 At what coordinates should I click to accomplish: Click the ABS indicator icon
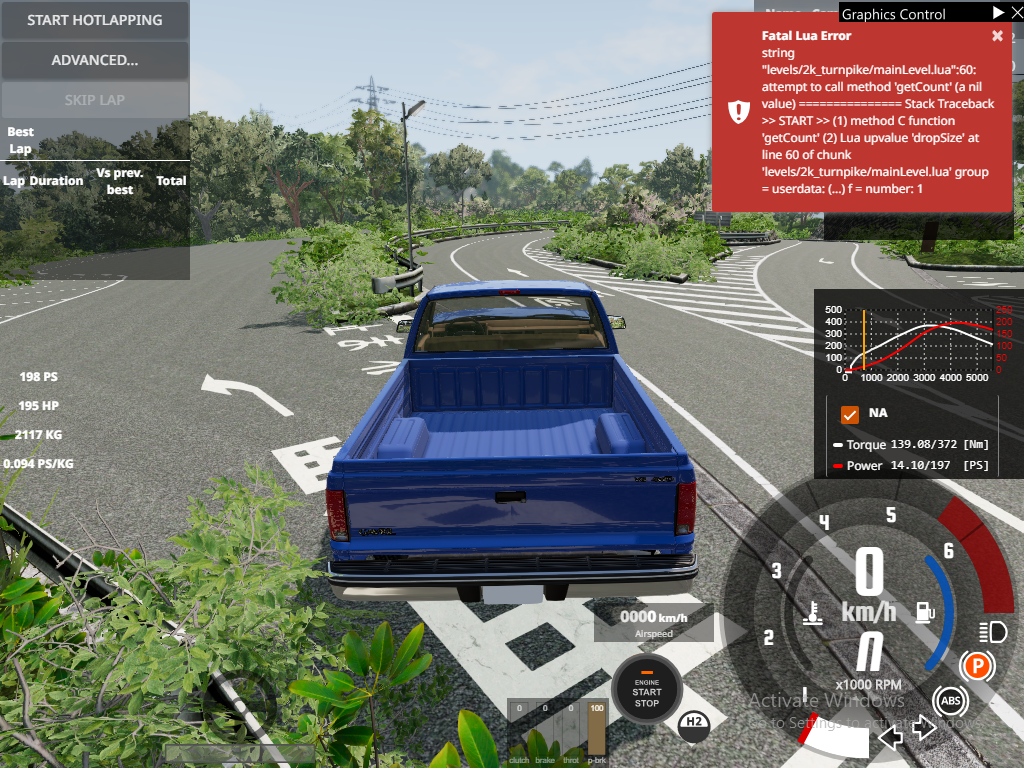(x=948, y=701)
